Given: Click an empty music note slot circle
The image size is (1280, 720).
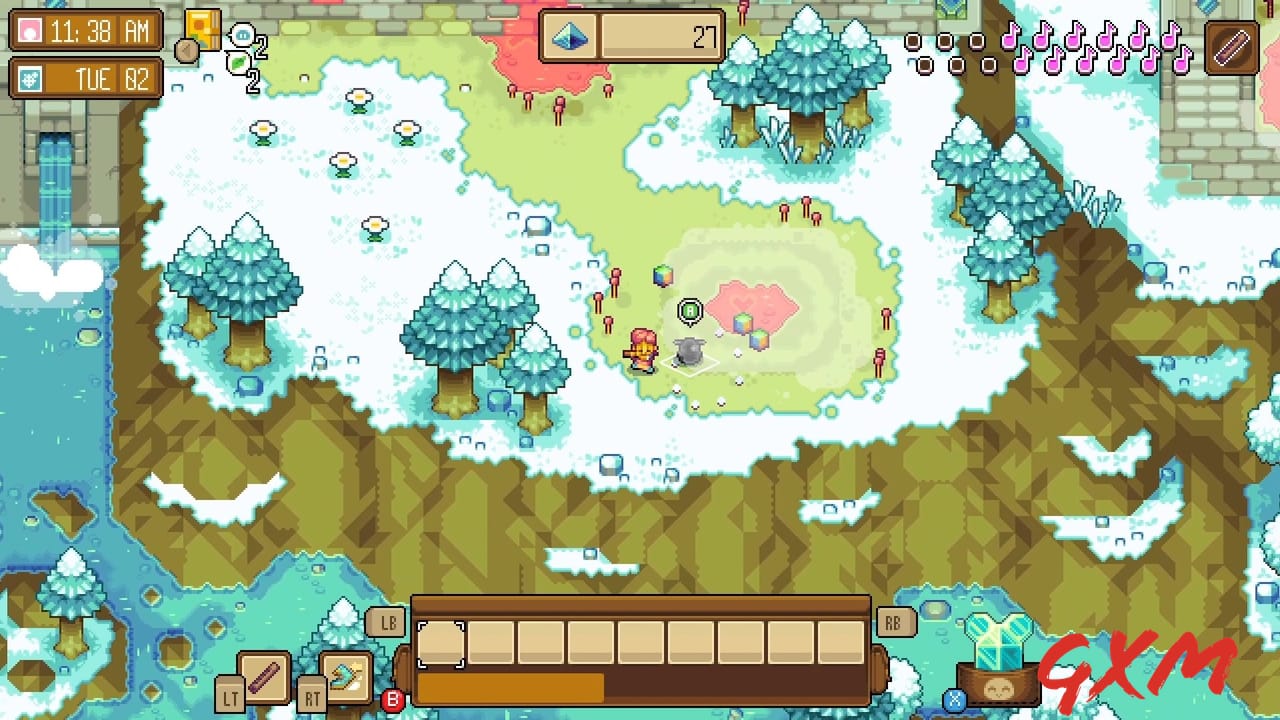Looking at the screenshot, I should (x=915, y=43).
